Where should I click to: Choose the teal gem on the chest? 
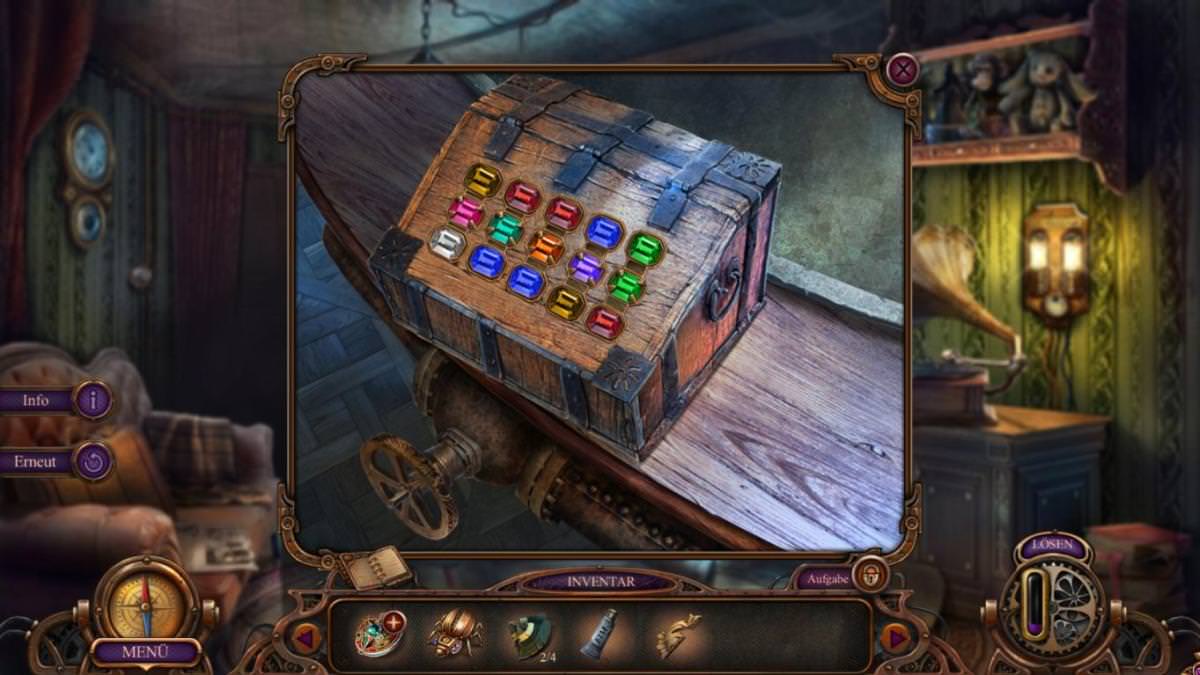click(x=505, y=229)
